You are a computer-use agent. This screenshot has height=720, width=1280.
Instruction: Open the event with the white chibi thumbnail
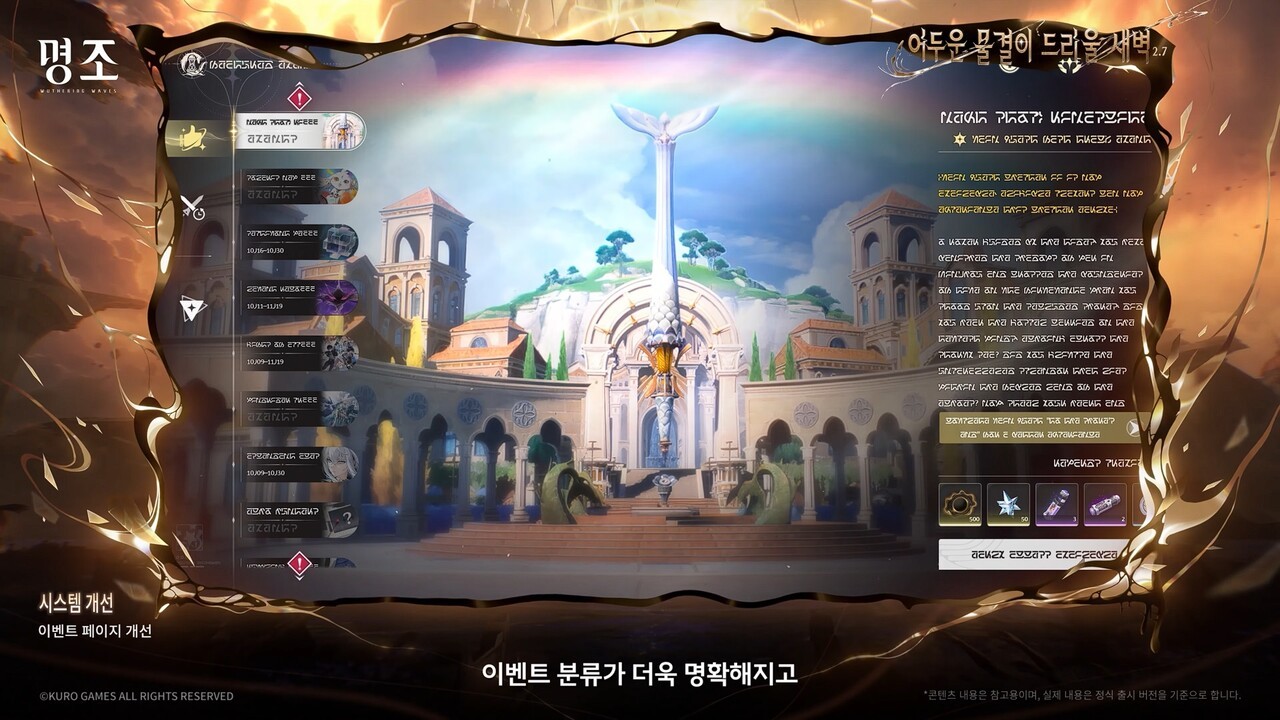coord(299,187)
